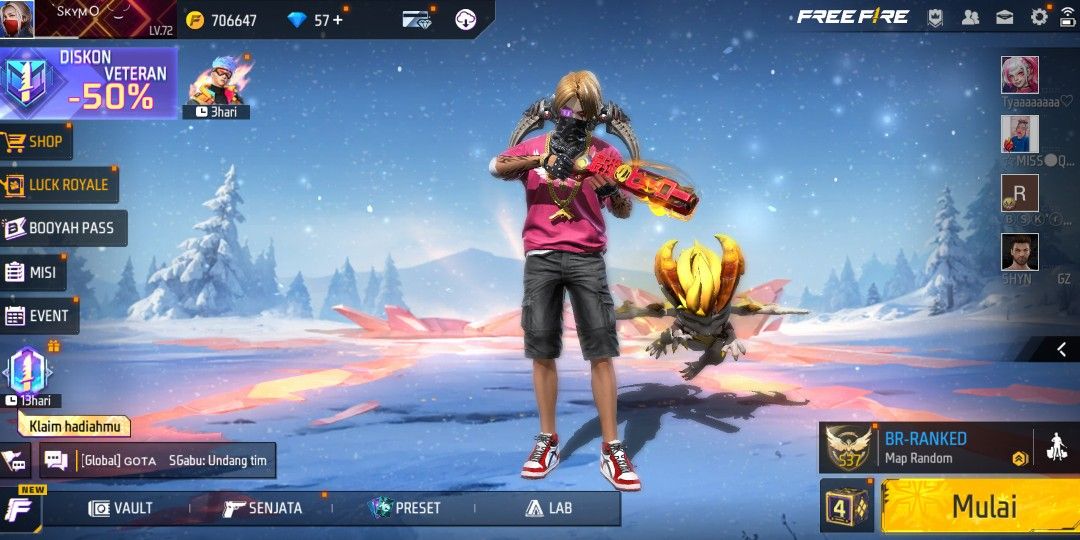This screenshot has width=1080, height=540.
Task: Show the MISI missions list
Action: point(32,272)
